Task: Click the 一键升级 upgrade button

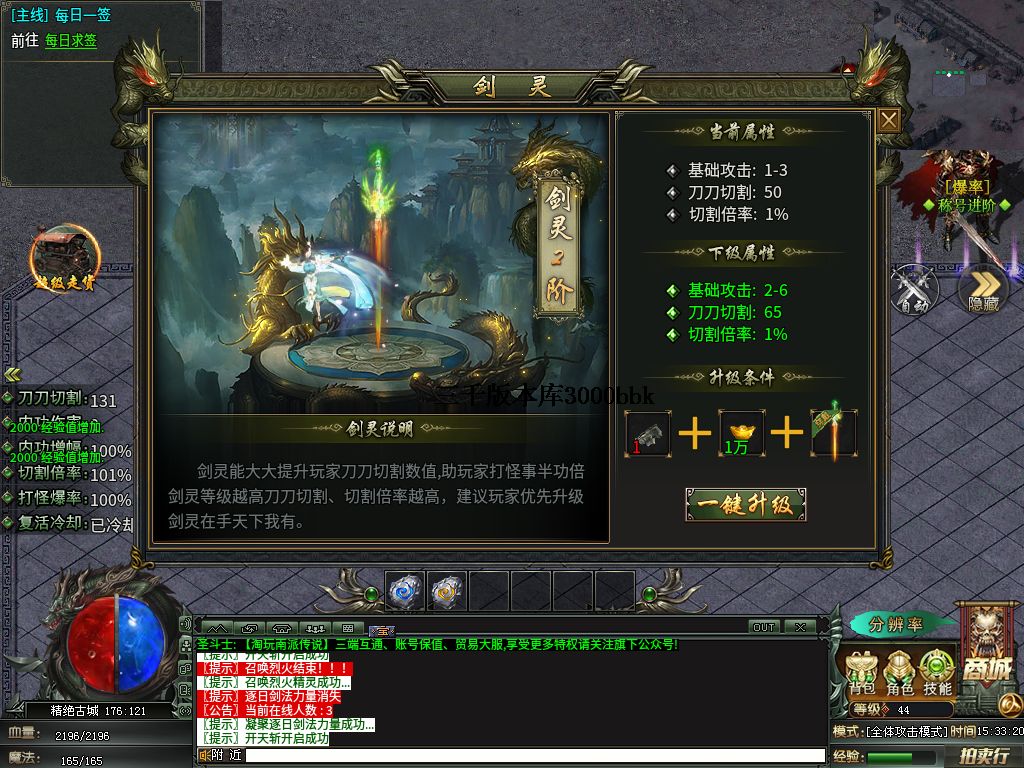Action: [745, 504]
